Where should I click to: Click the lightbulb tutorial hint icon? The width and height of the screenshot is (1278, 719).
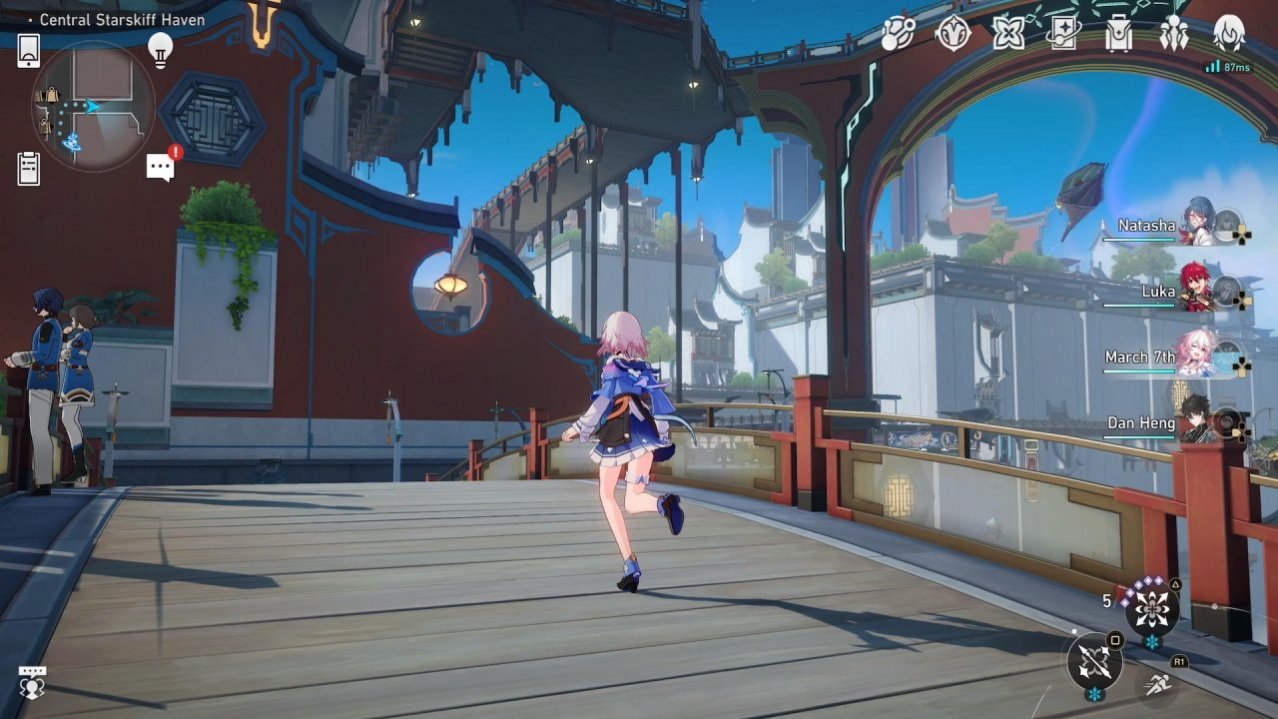(x=160, y=49)
